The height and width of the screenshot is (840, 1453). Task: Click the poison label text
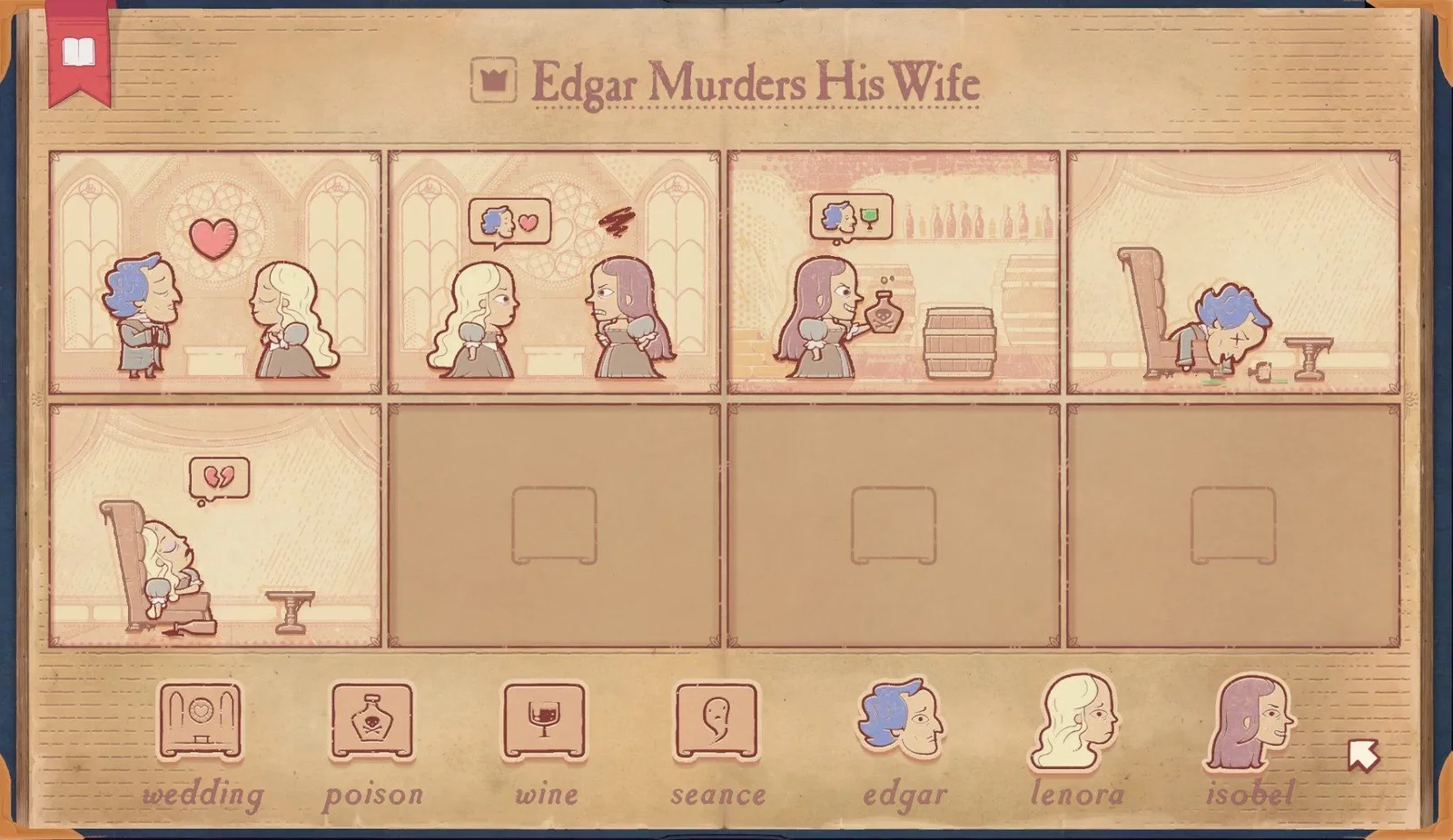(372, 795)
